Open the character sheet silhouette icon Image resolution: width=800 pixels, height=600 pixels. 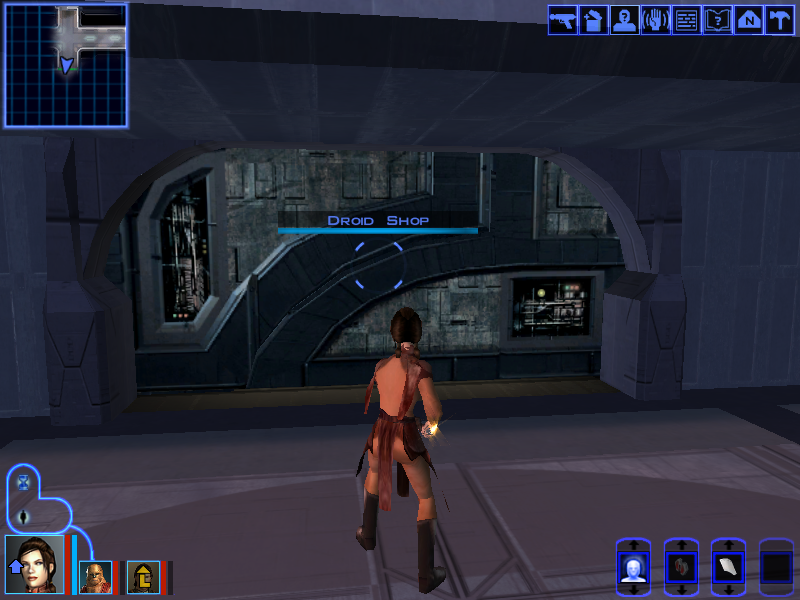tap(624, 20)
